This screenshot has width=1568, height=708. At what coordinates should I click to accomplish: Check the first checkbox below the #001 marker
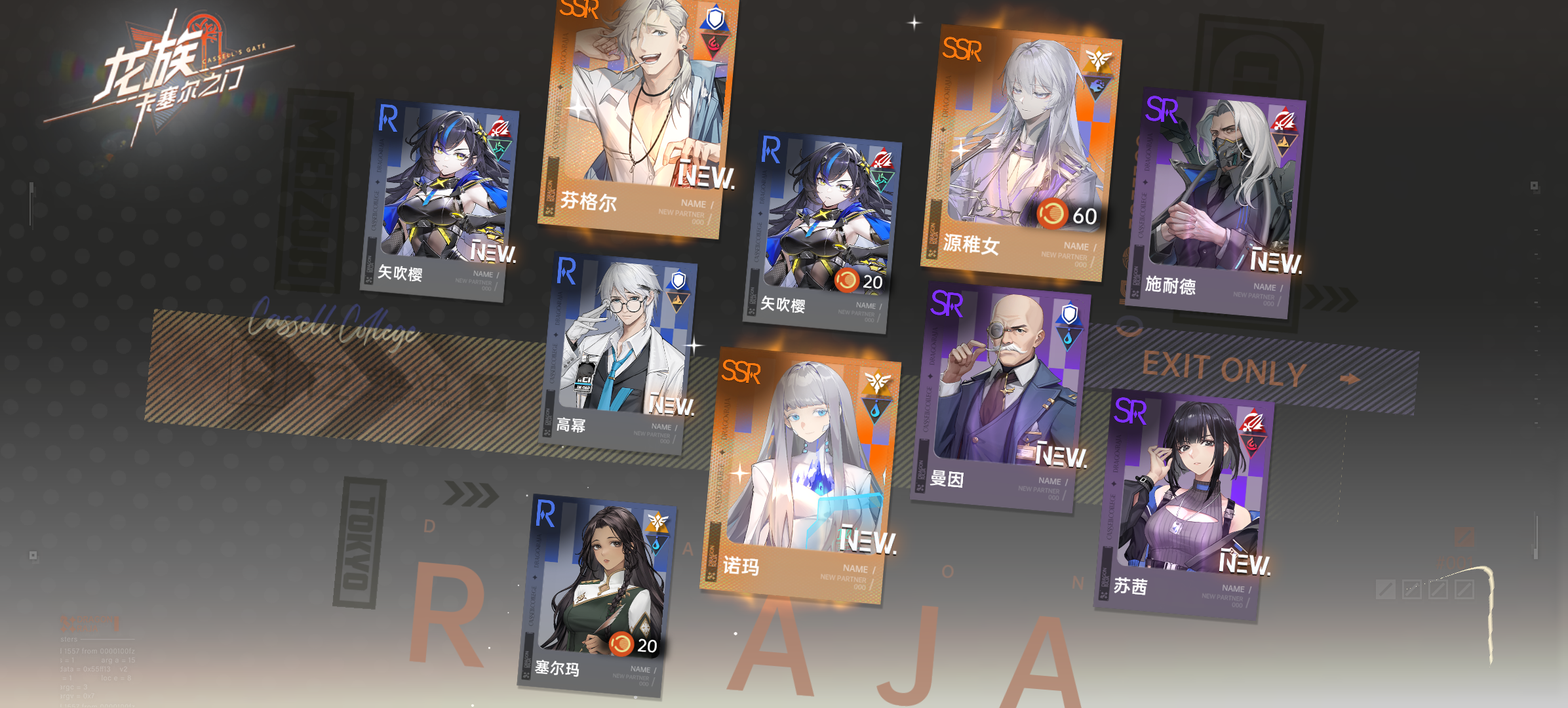1386,589
